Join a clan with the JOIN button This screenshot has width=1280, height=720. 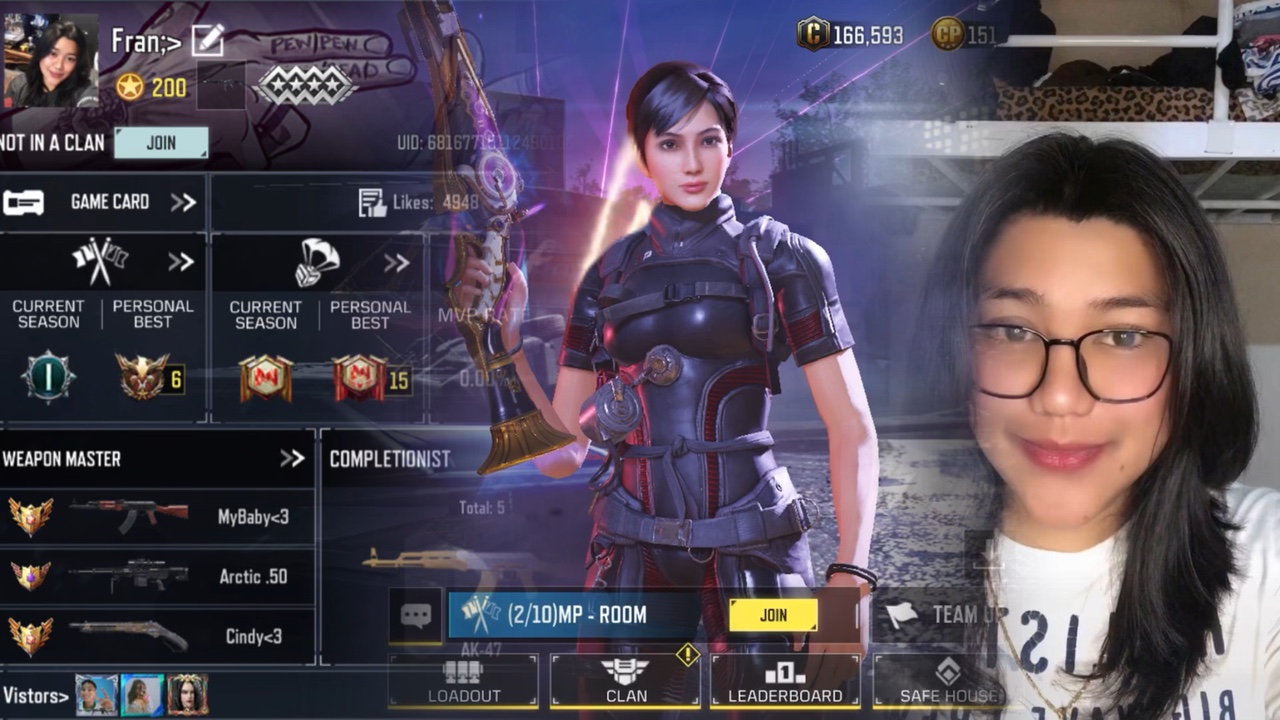(x=161, y=143)
